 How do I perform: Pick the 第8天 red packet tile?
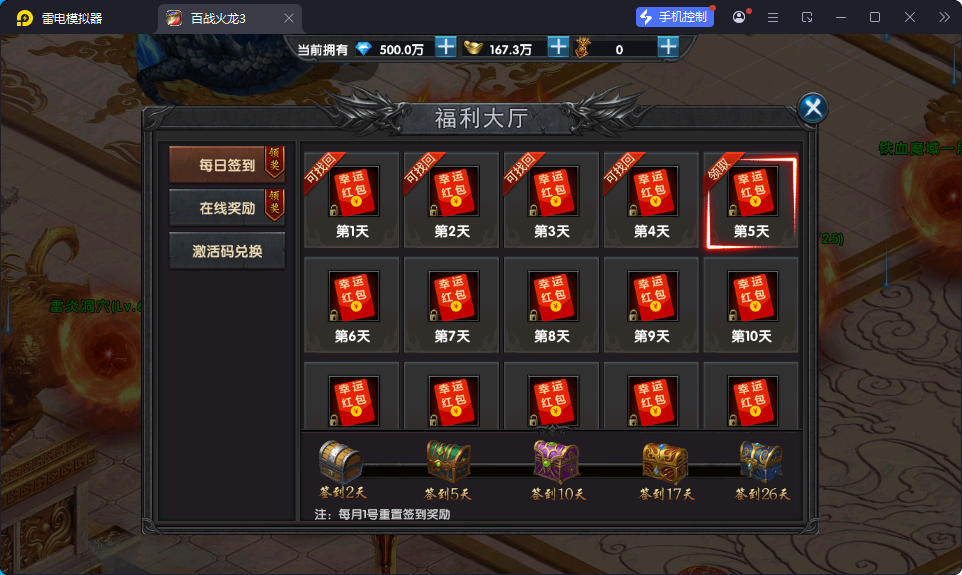coord(552,305)
